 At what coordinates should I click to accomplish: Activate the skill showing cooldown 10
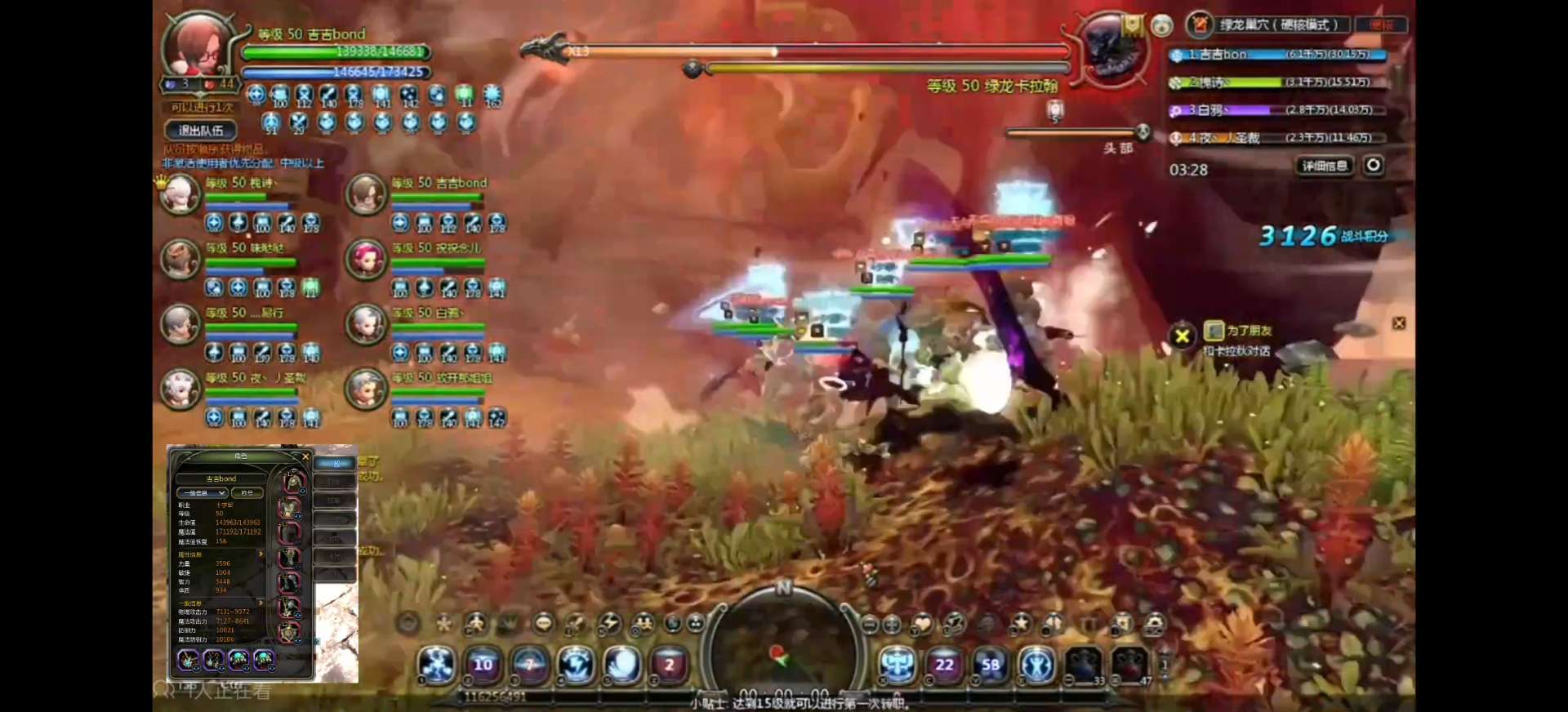(483, 665)
